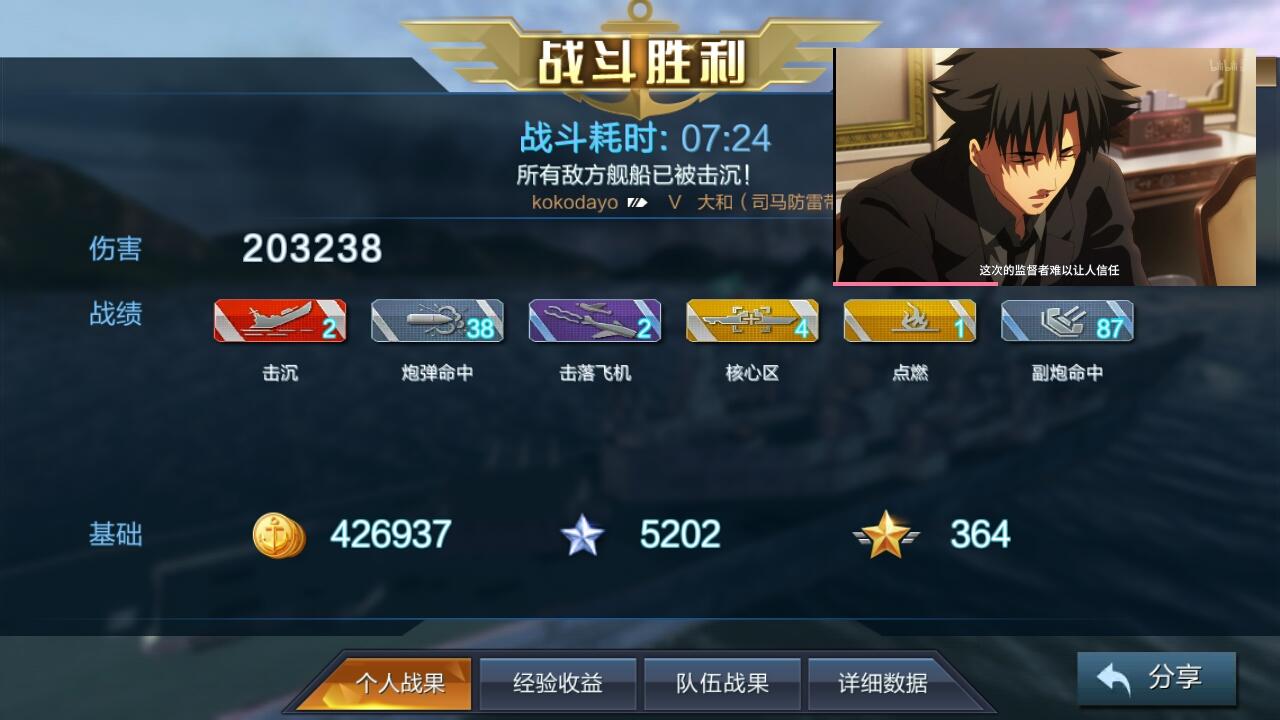The width and height of the screenshot is (1280, 720).
Task: Select the 点燃 fire set icon
Action: point(908,321)
